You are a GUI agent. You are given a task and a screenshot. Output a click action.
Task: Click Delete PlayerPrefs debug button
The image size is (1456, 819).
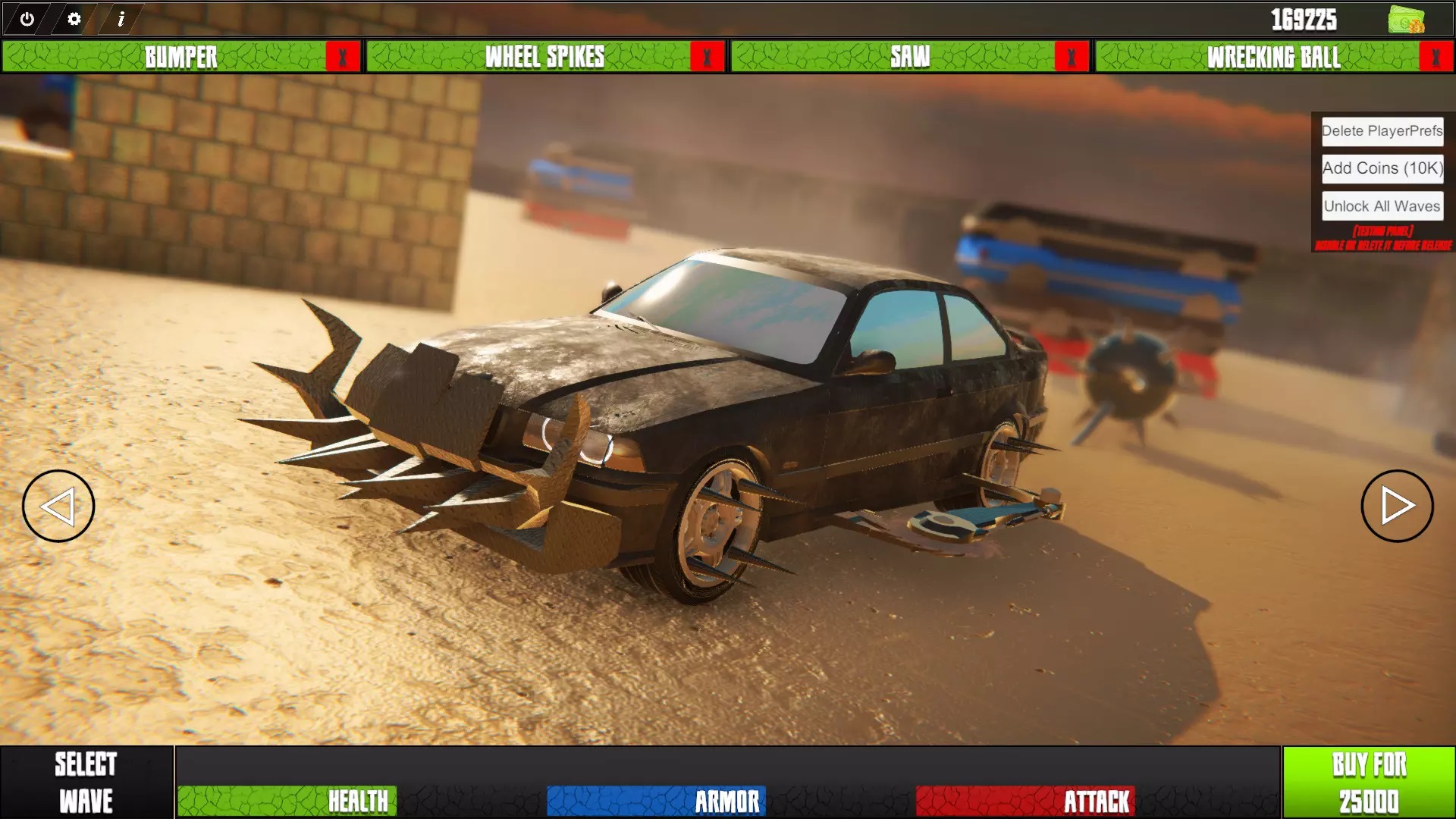click(1382, 131)
